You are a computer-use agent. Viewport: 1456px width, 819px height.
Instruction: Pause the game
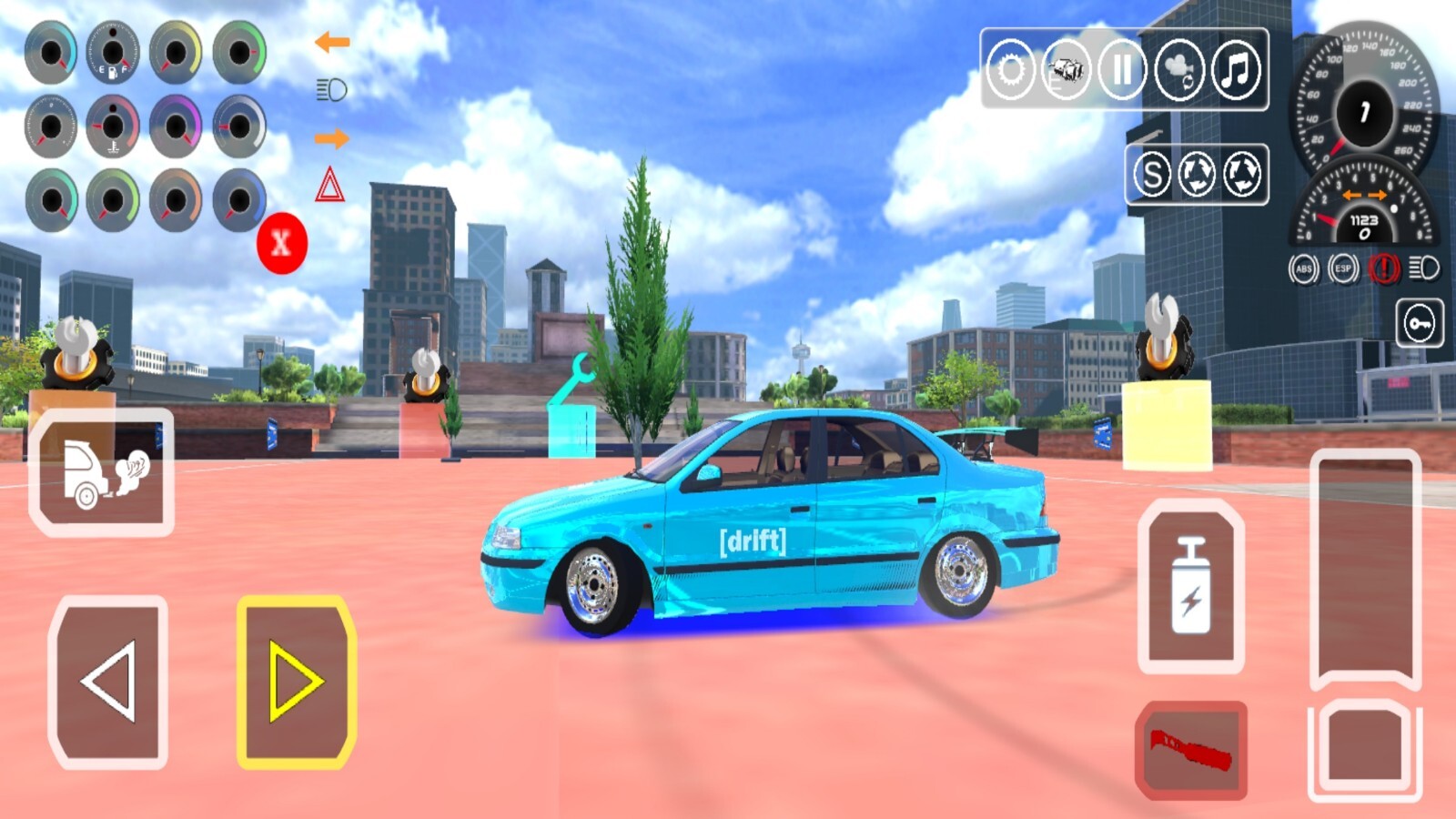coord(1122,69)
